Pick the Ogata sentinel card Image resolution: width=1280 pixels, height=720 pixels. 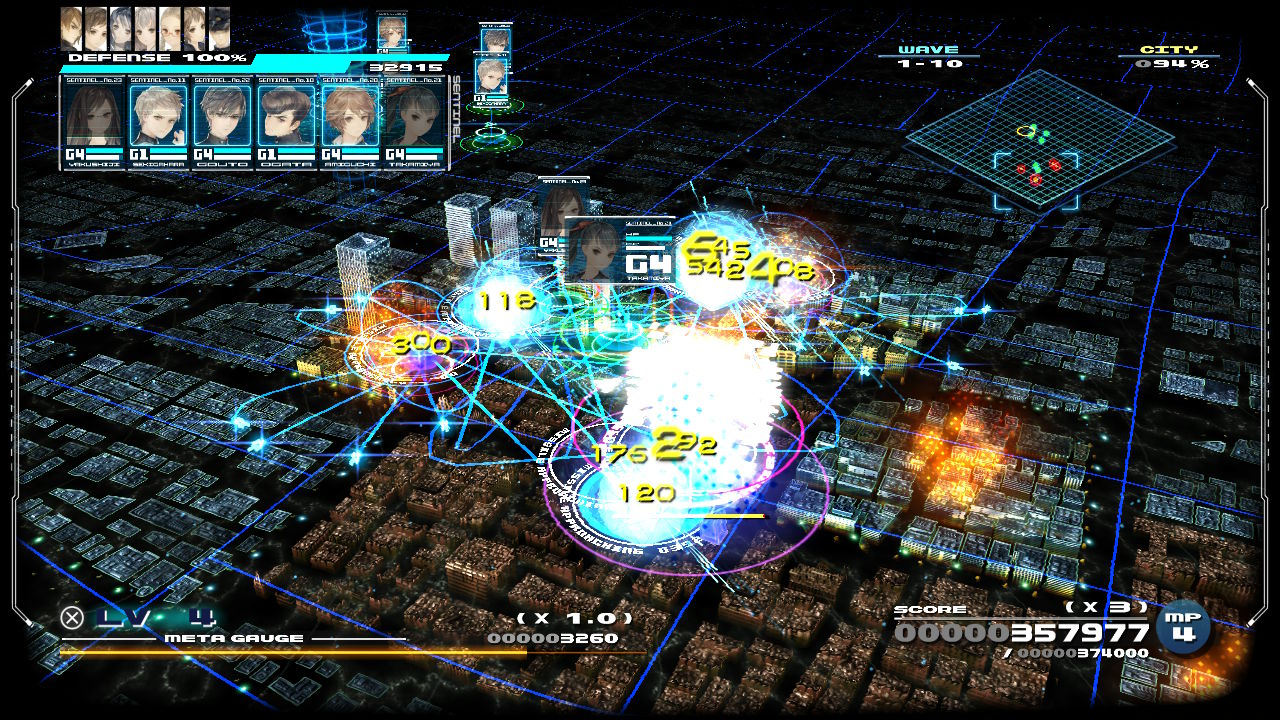coord(287,121)
